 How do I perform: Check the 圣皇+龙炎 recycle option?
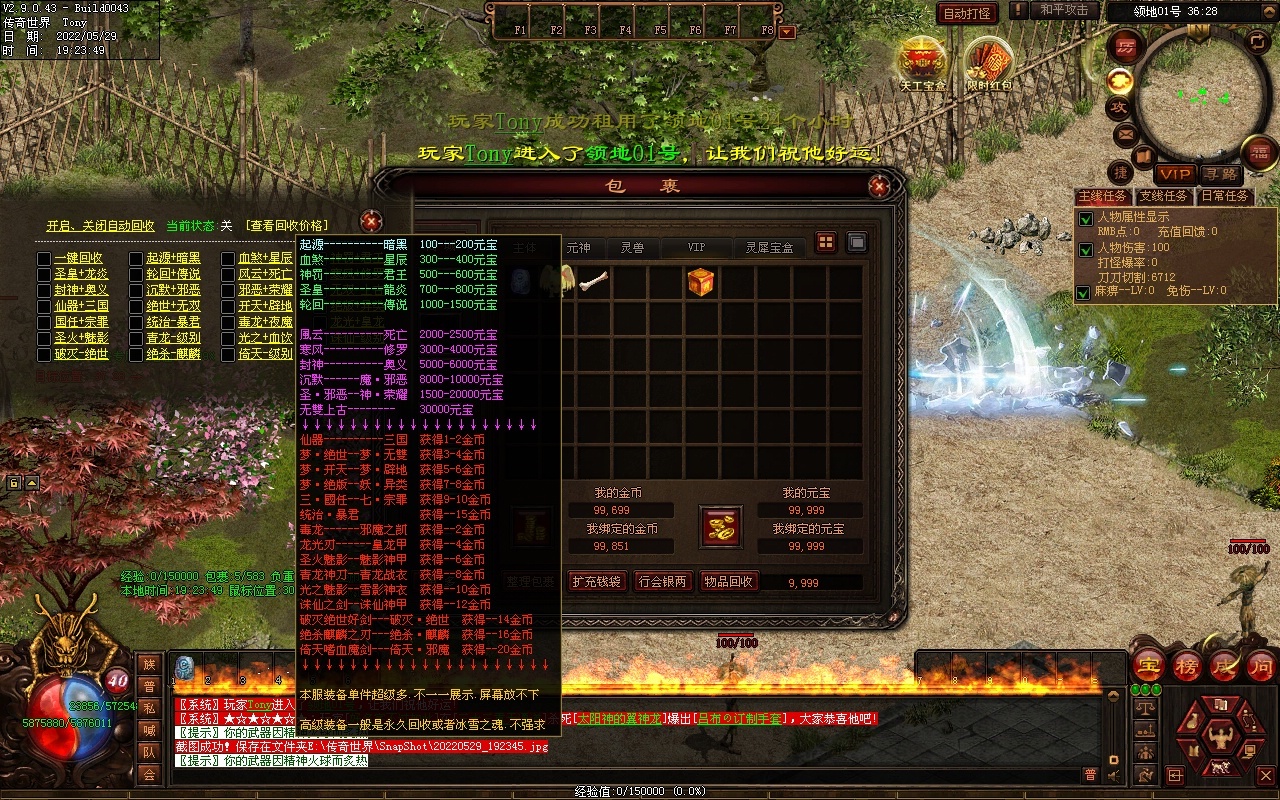point(44,274)
